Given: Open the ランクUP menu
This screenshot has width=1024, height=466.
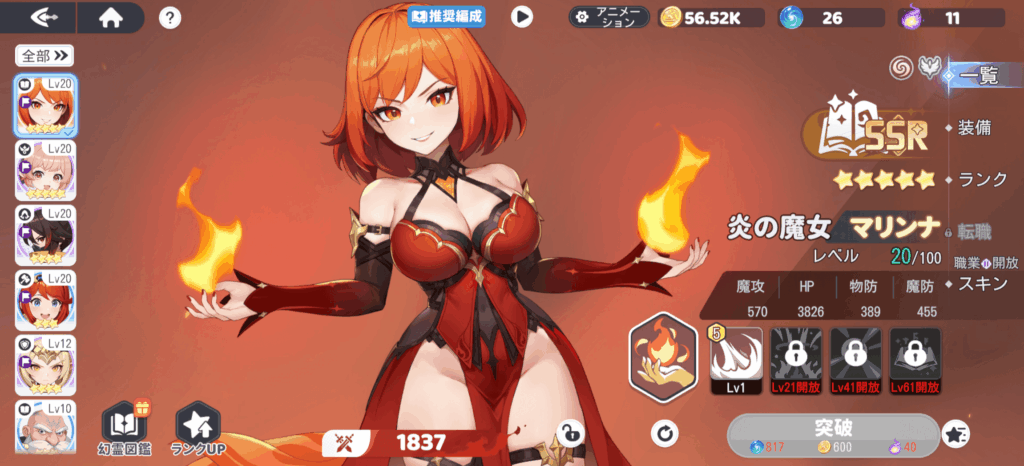Looking at the screenshot, I should tap(197, 426).
